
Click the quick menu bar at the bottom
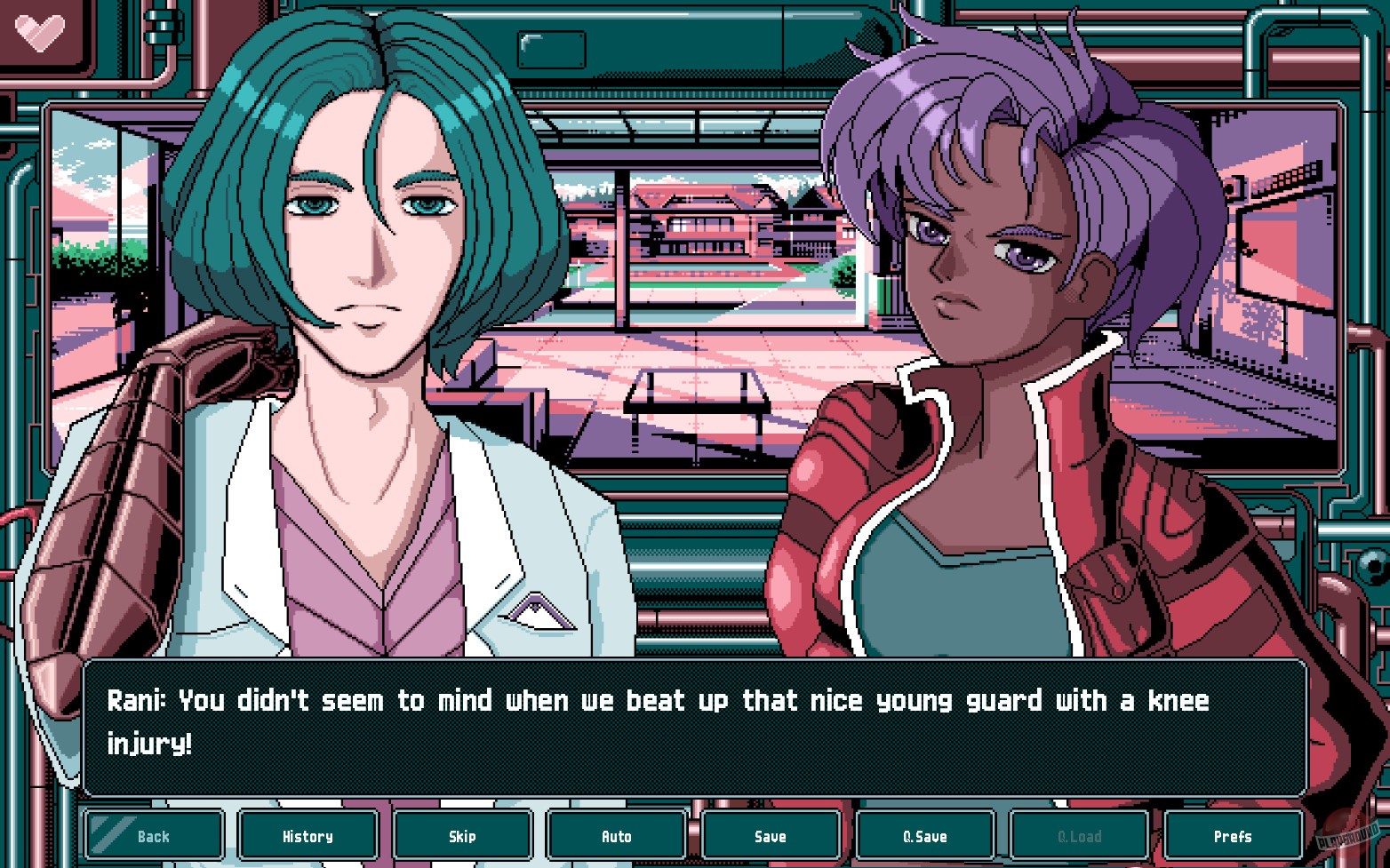tap(693, 835)
